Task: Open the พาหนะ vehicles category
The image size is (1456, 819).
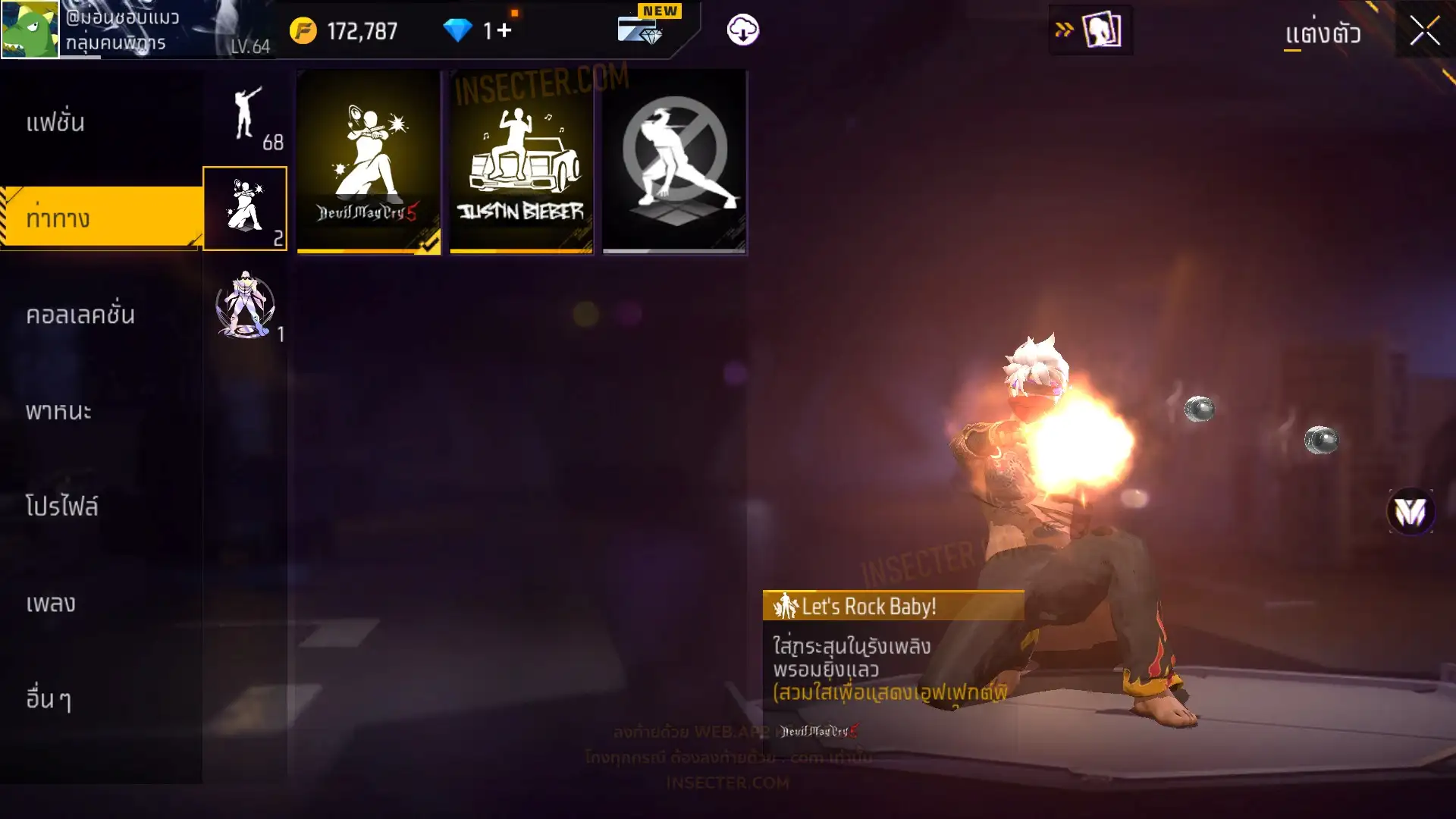Action: click(x=58, y=411)
